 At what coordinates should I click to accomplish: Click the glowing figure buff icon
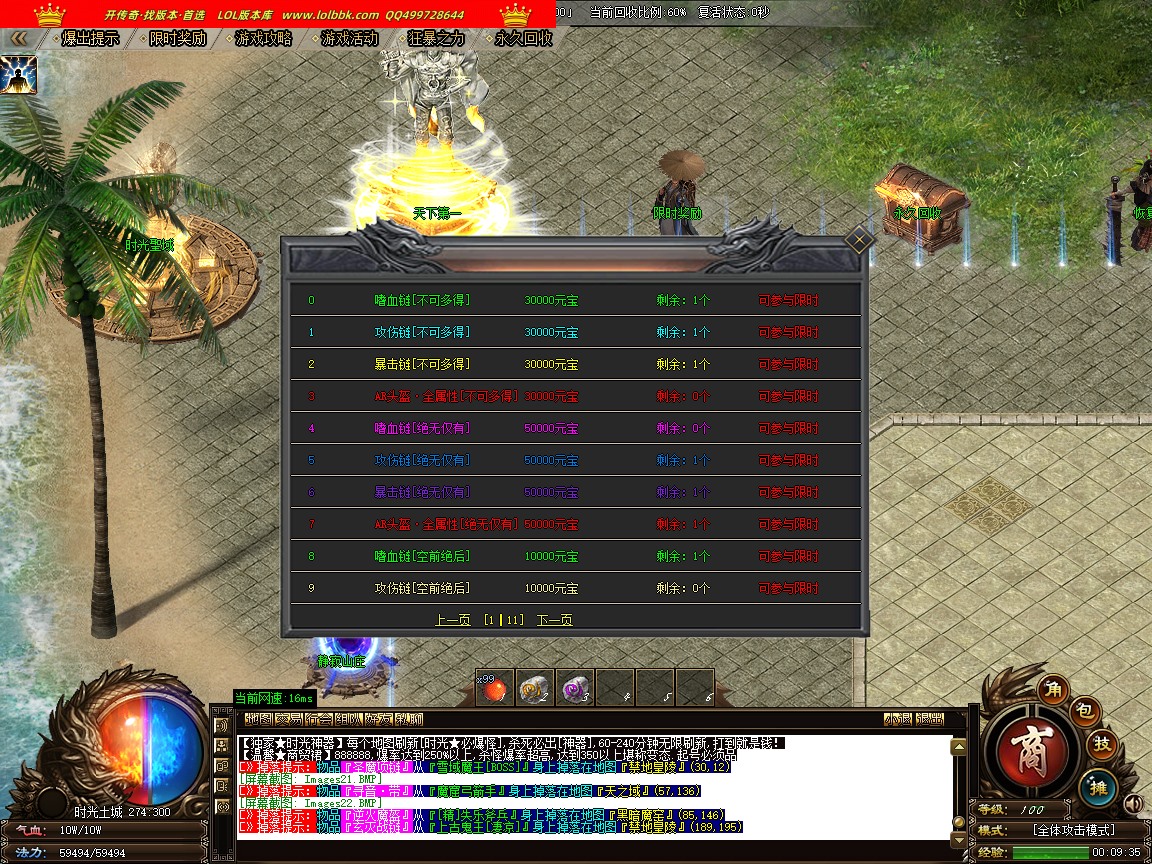(18, 75)
